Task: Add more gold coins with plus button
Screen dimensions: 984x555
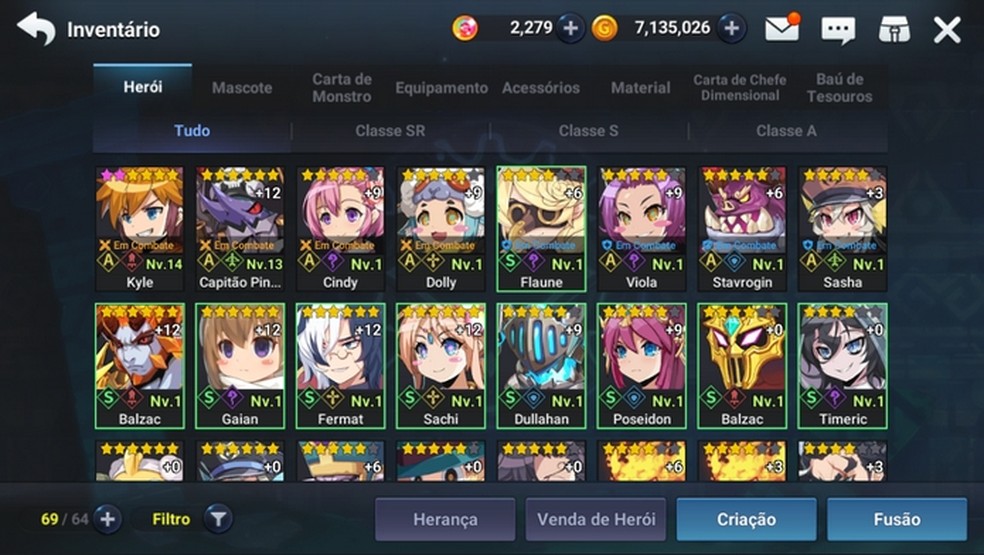Action: (x=731, y=29)
